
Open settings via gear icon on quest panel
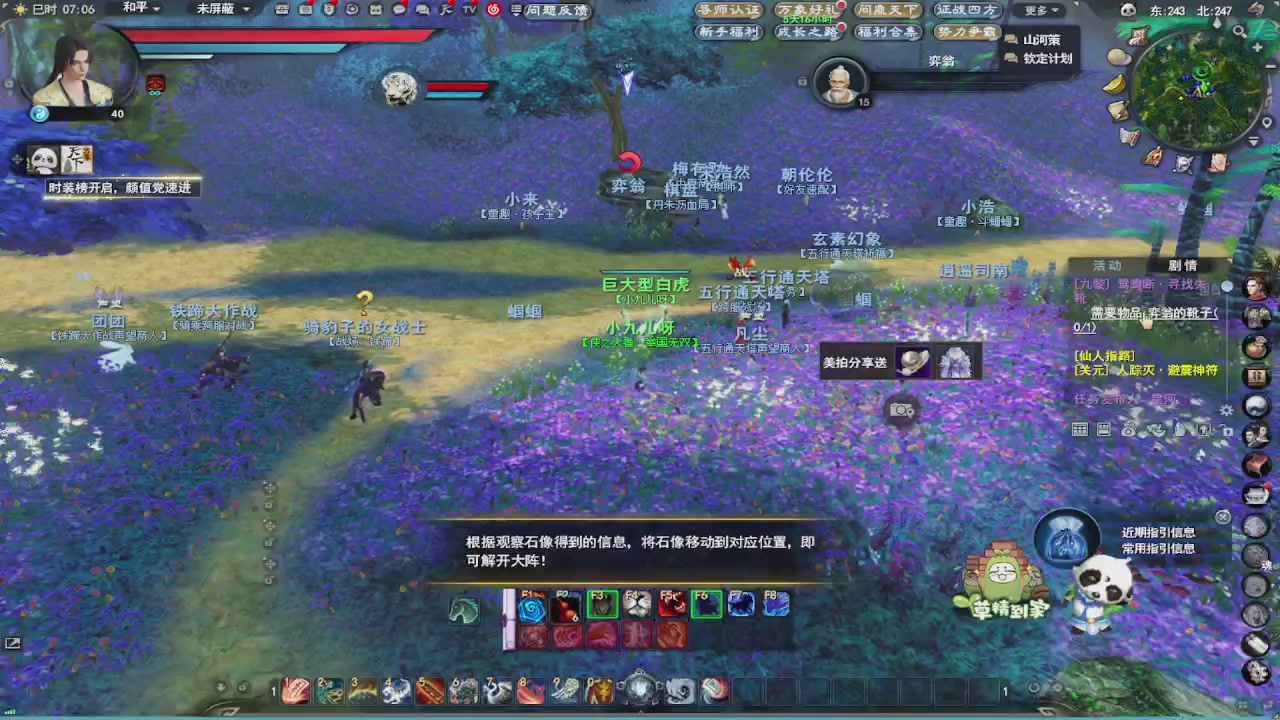tap(1226, 410)
